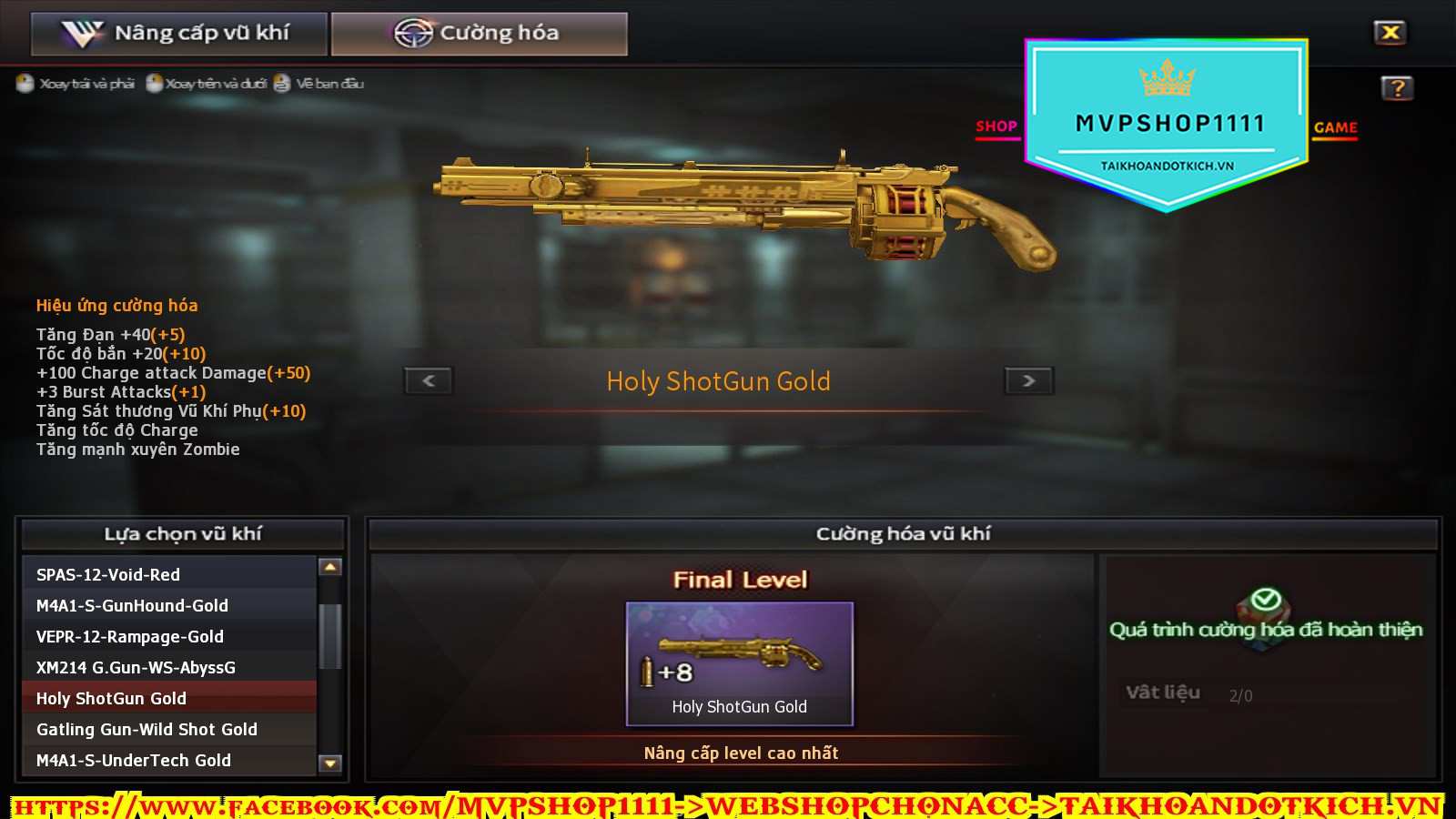Select M4A1-S-UnderTech Gold from the list
Screen dimensions: 1456x819
point(169,760)
